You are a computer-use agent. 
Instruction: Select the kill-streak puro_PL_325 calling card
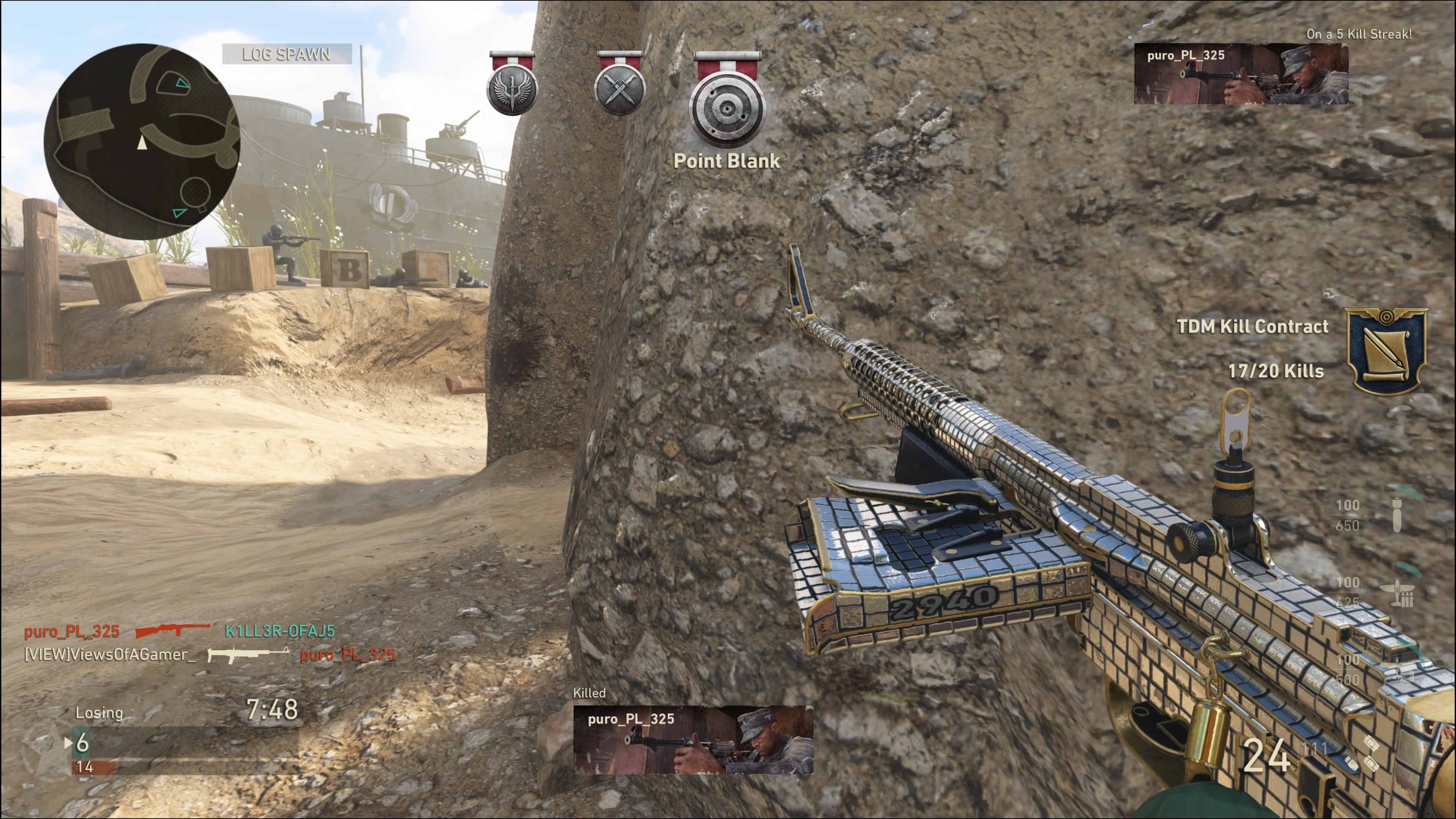(x=1241, y=74)
